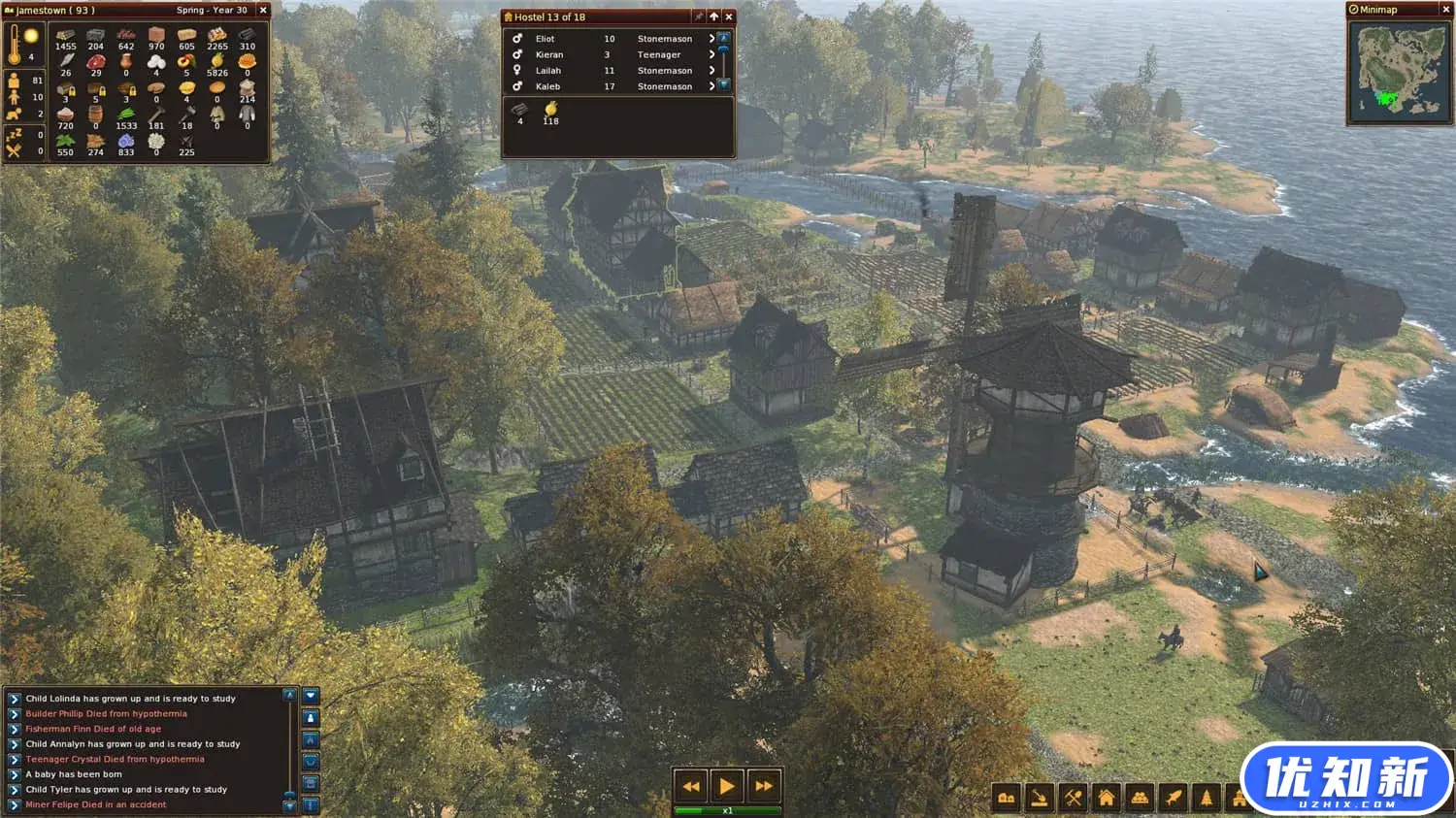1456x818 pixels.
Task: Expand Eliot's Stonemason entry with the chevron
Action: click(711, 39)
